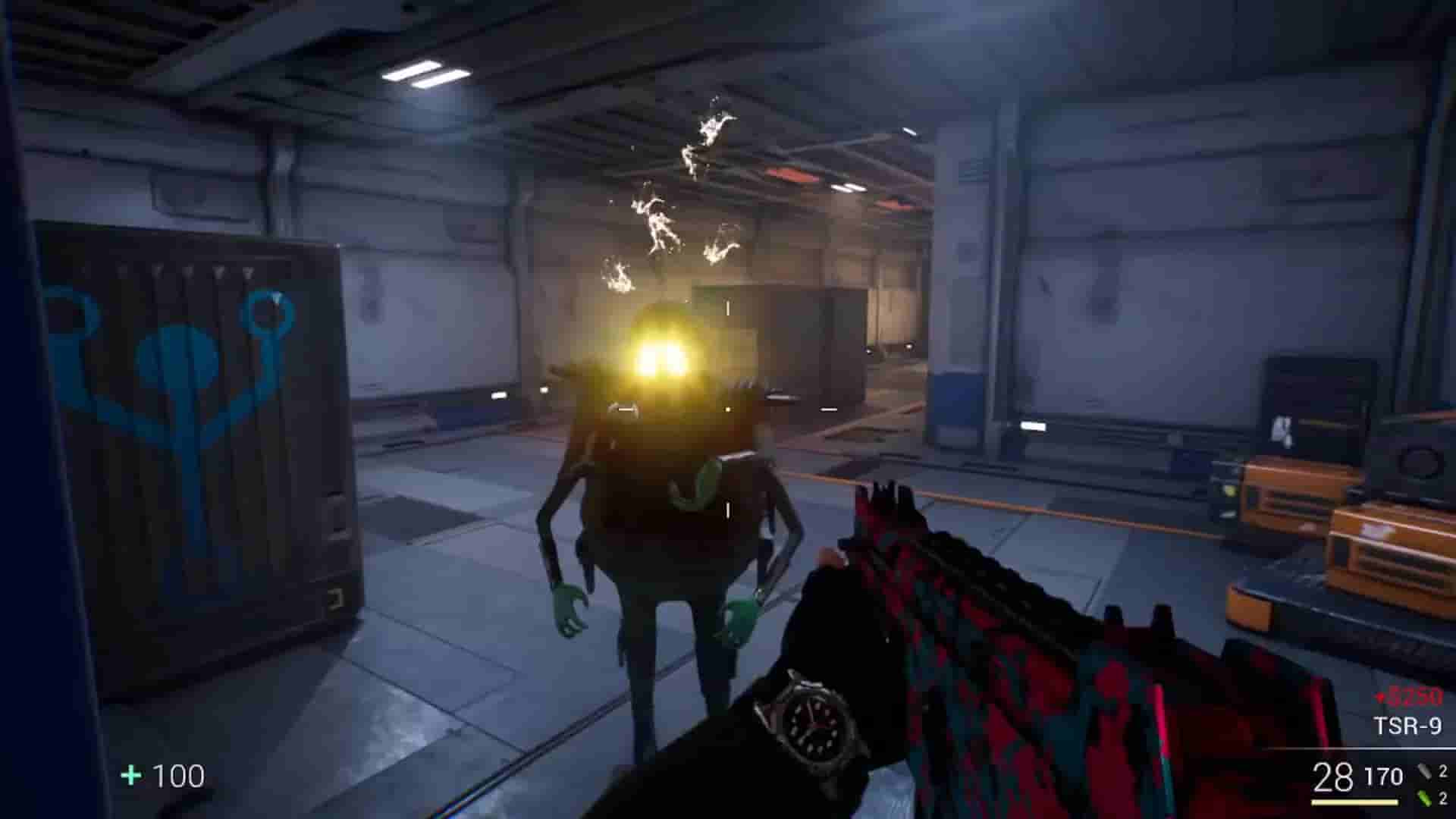Open the reserve ammo counter showing 170
The image size is (1456, 819).
(x=1383, y=775)
